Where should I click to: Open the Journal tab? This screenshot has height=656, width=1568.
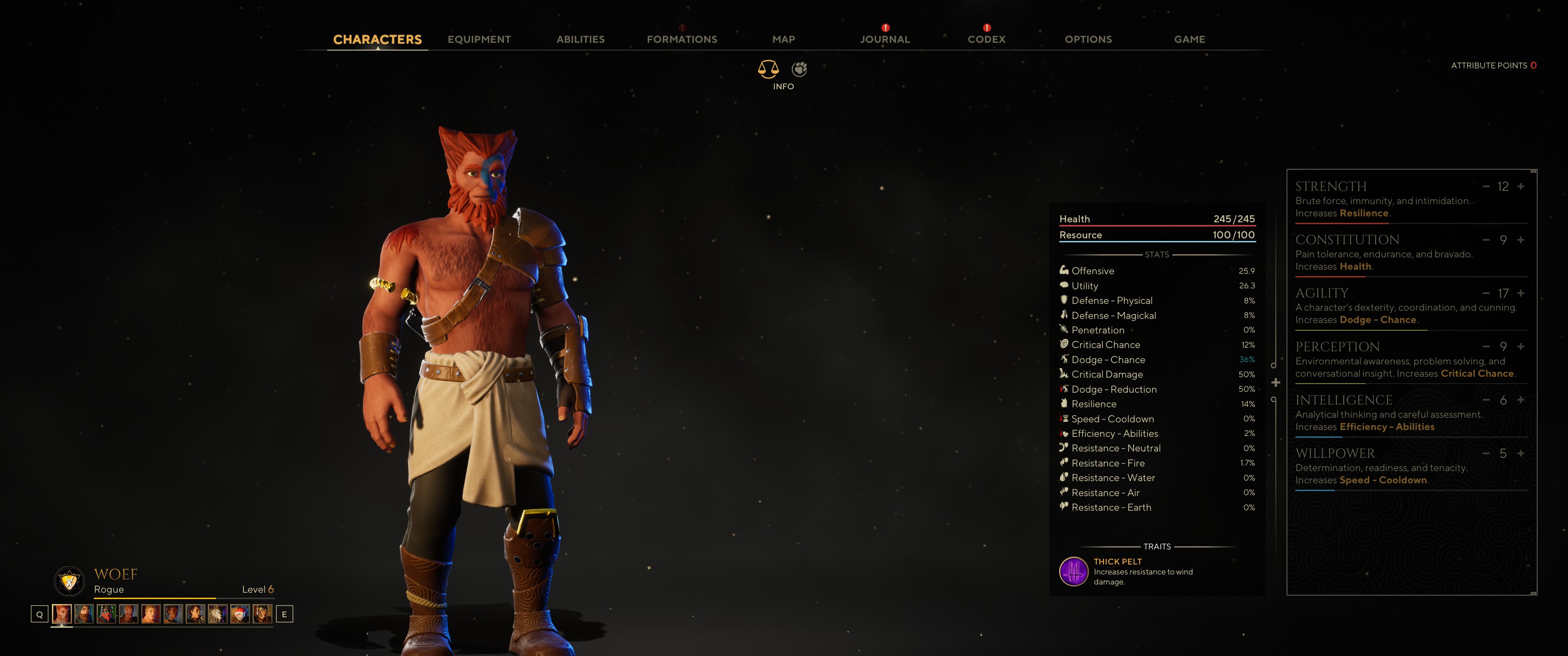[x=884, y=40]
